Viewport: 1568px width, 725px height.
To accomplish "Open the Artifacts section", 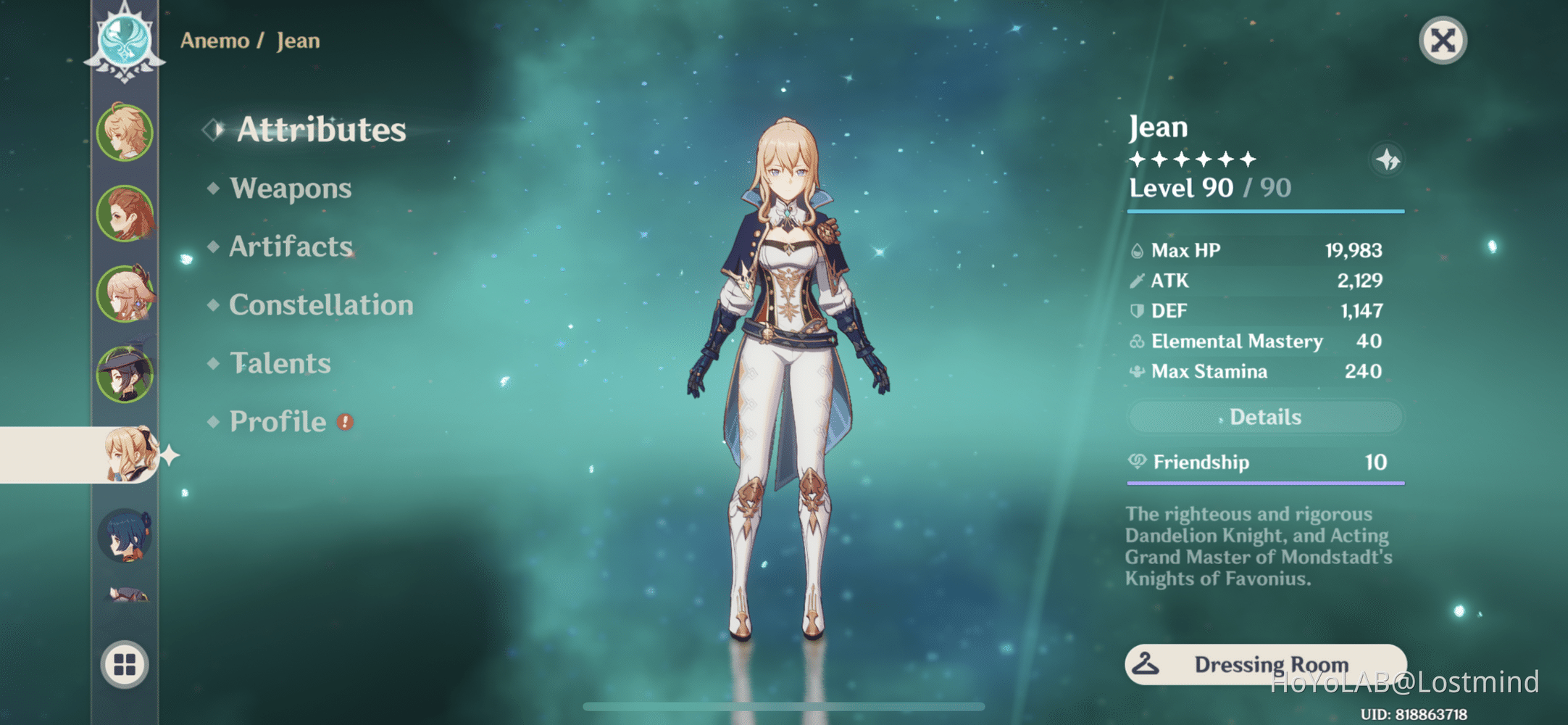I will (x=289, y=246).
